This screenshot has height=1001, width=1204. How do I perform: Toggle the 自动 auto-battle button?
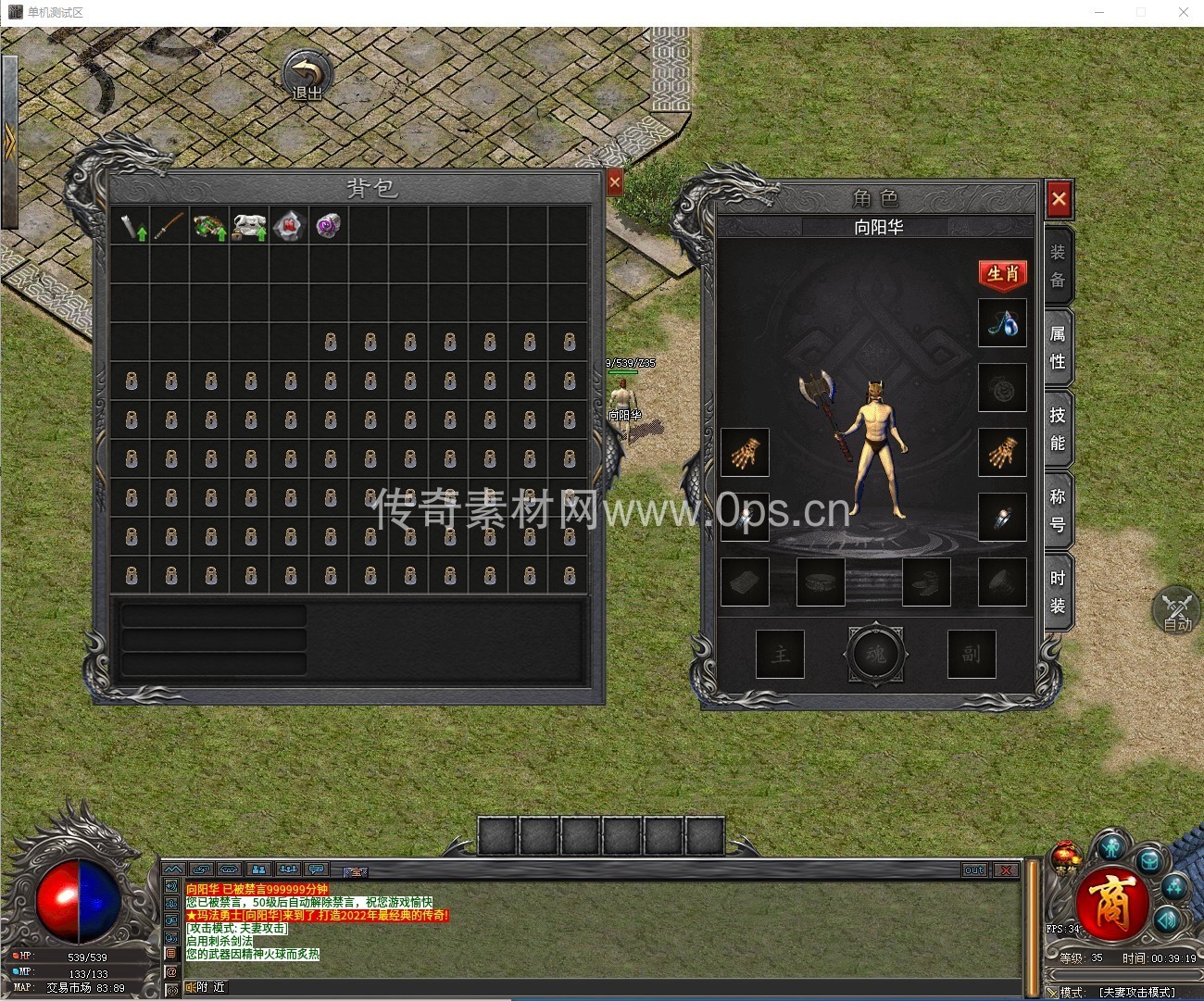click(1176, 611)
